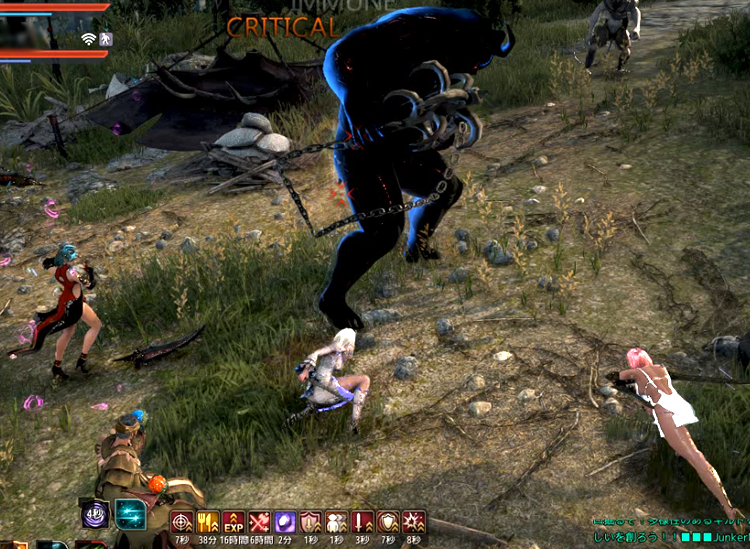Click the purple orb buff icon

tap(286, 521)
